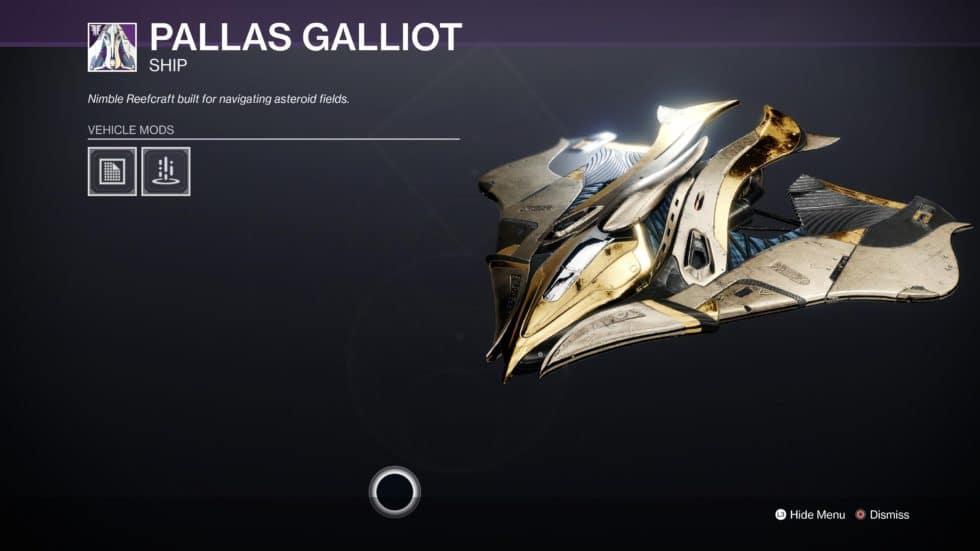The image size is (980, 551).
Task: Click the Pallas Galliot ship icon
Action: pyautogui.click(x=112, y=47)
